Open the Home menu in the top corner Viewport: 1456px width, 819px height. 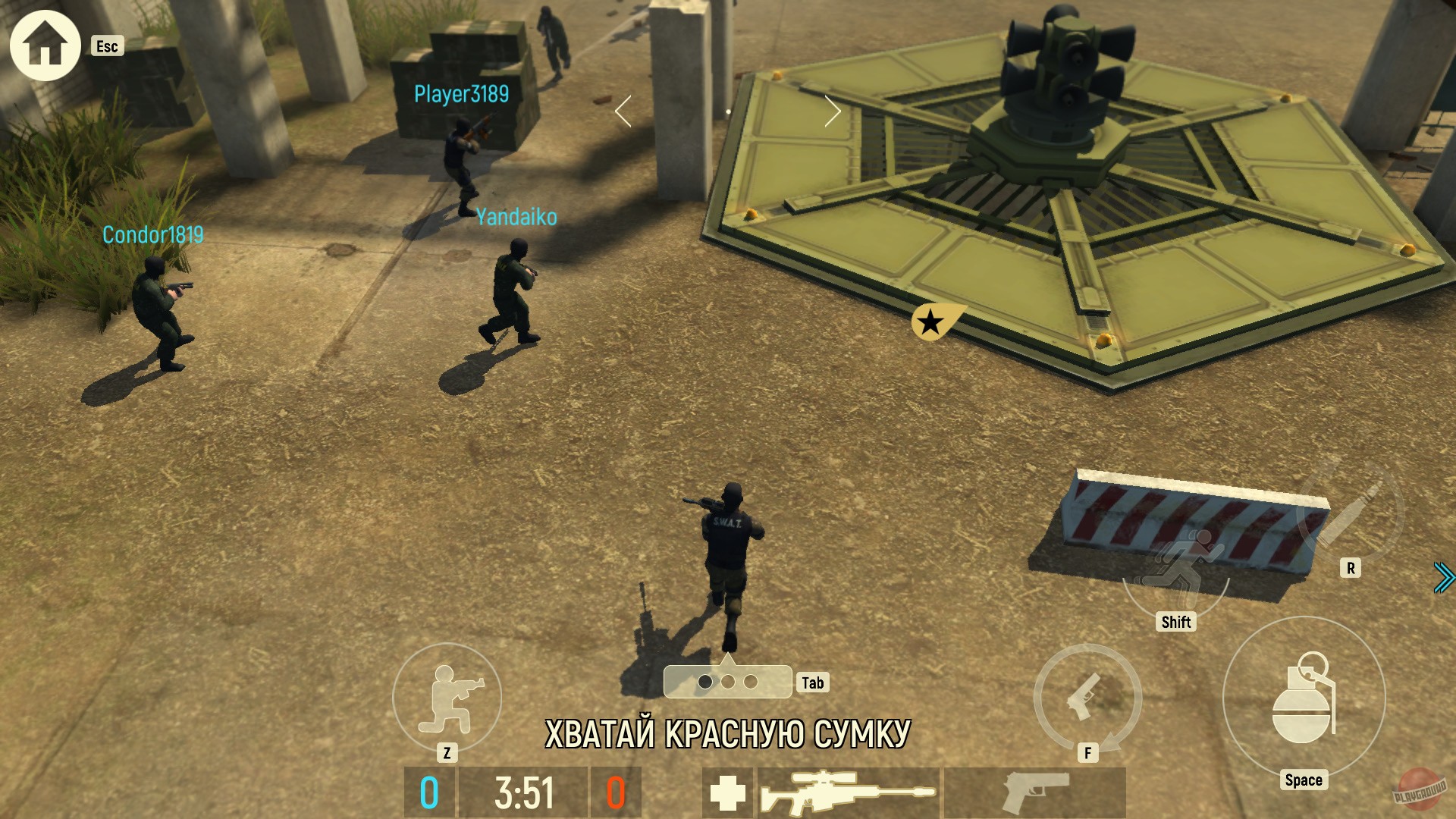tap(45, 45)
